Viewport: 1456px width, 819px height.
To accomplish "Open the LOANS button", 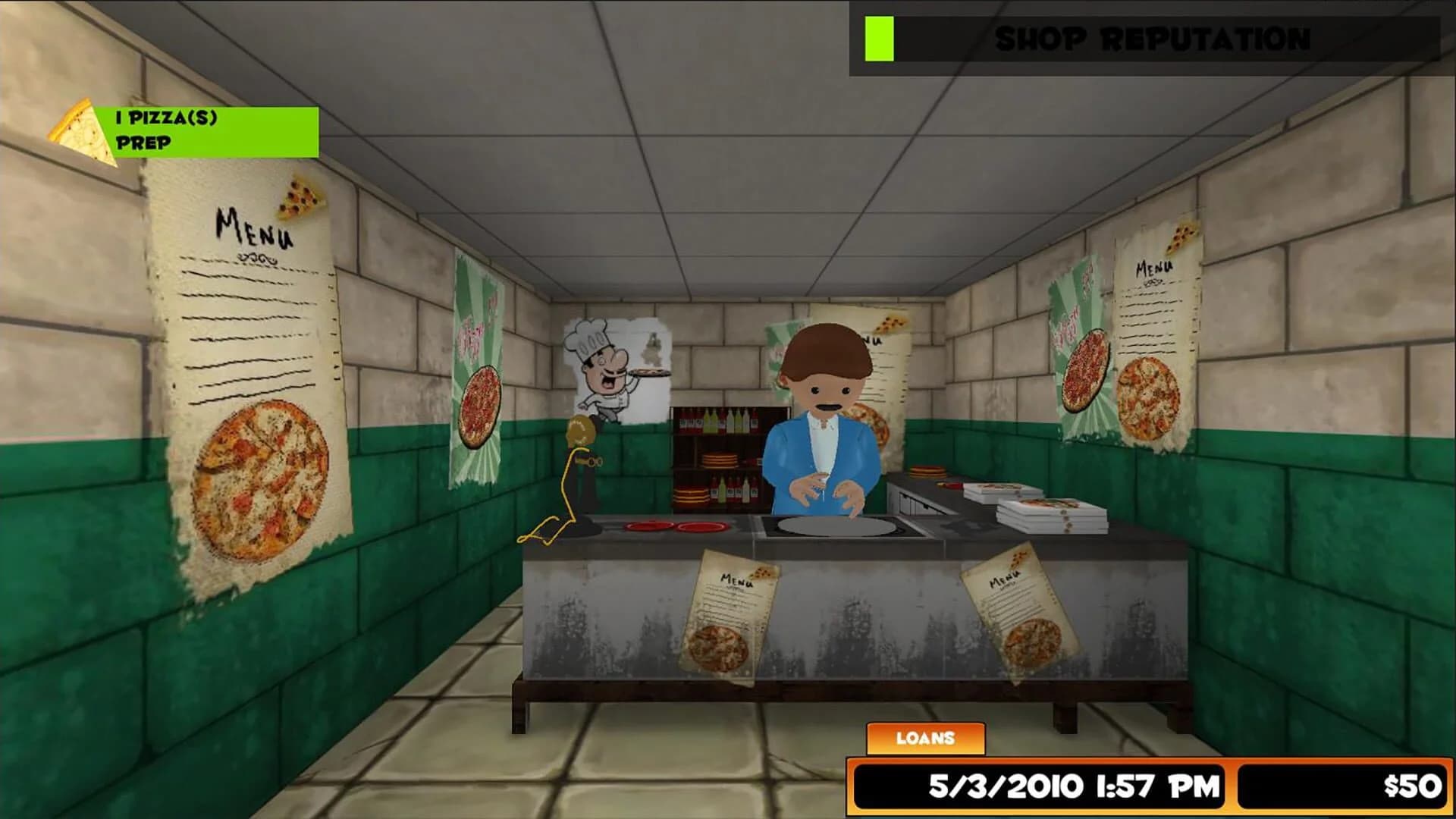I will coord(926,736).
